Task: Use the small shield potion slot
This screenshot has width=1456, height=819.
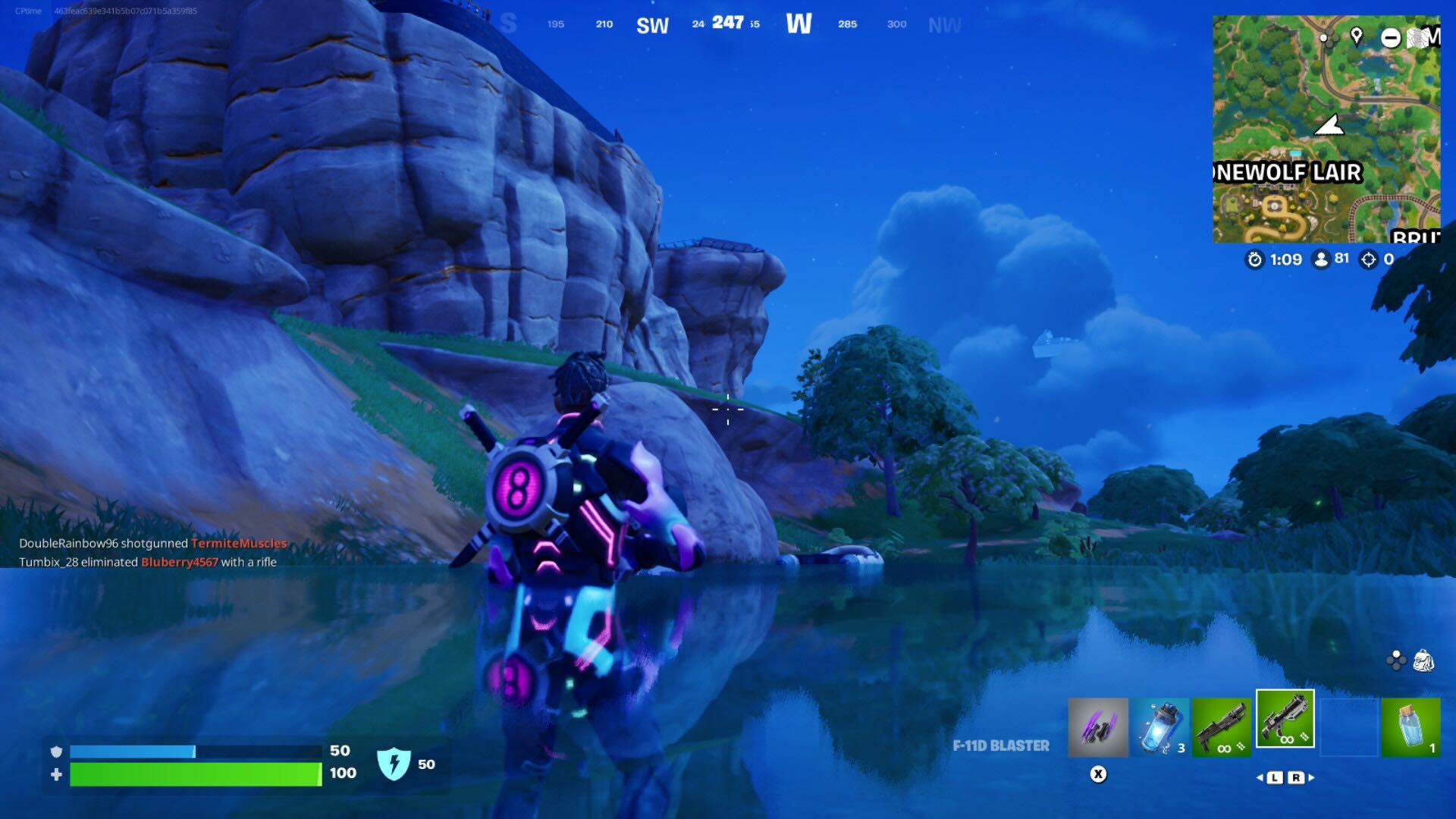Action: pos(1410,728)
